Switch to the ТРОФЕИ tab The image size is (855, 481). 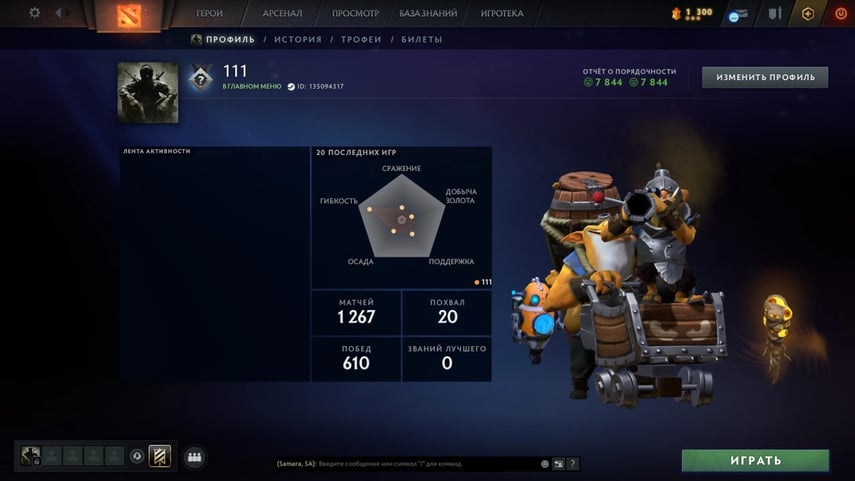pos(361,40)
